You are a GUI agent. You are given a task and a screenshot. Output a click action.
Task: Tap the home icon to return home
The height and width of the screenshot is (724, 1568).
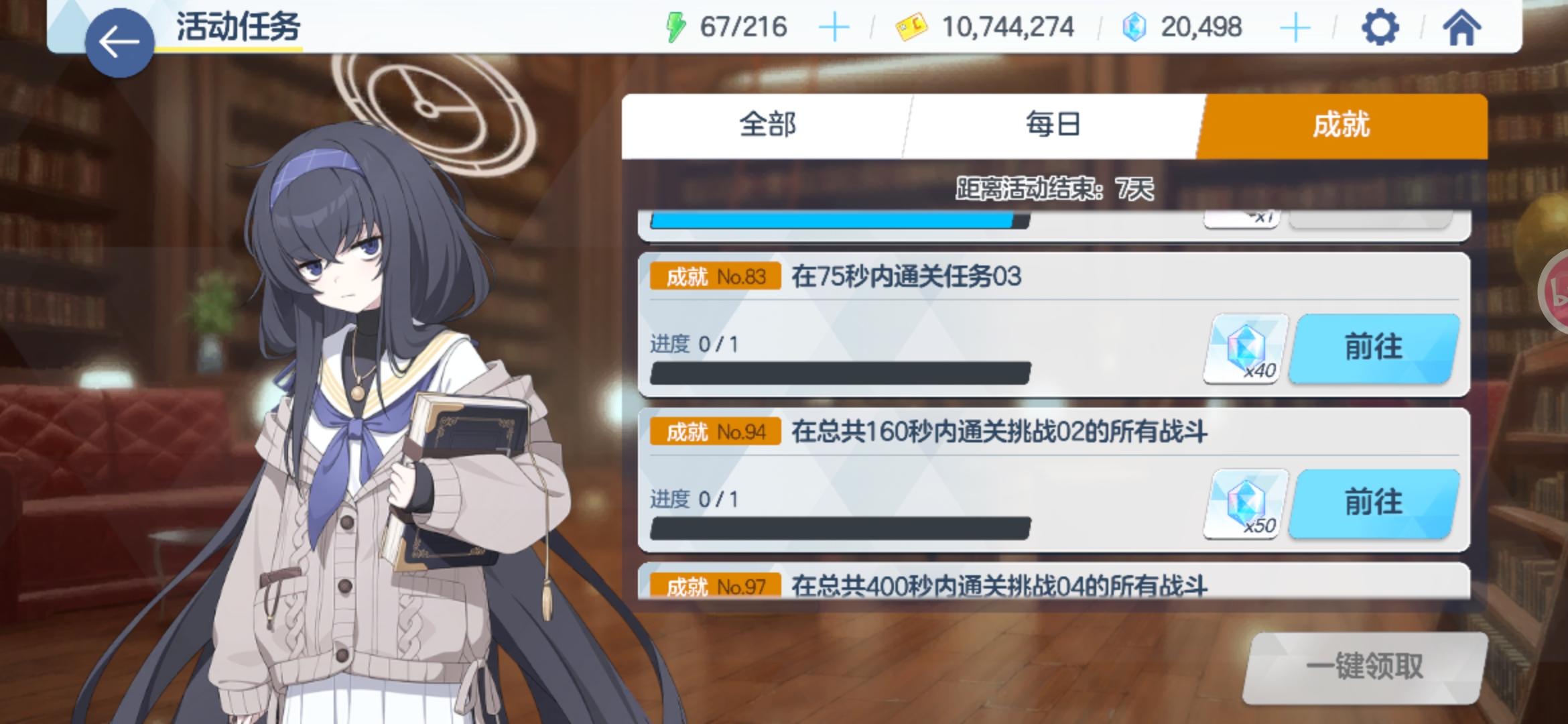pos(1461,27)
